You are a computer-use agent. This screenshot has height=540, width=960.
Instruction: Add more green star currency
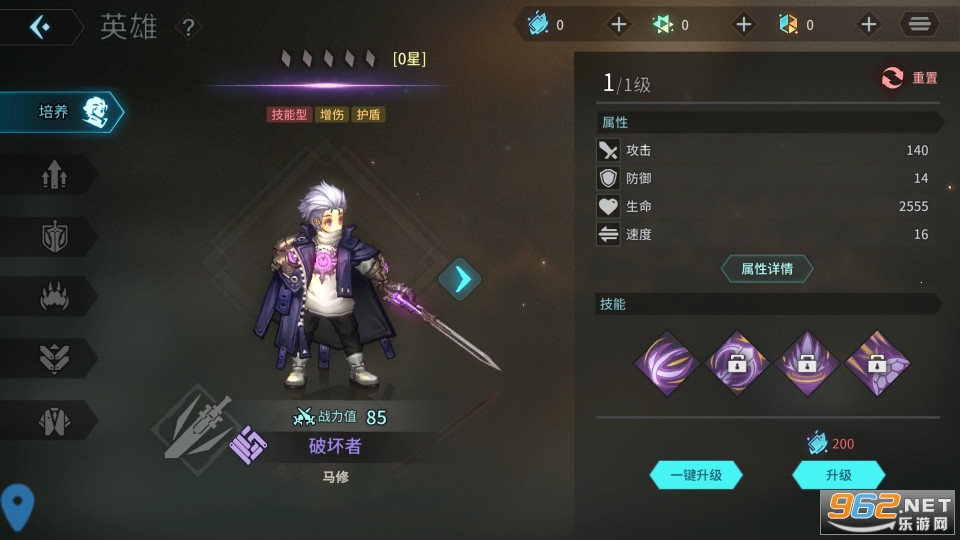point(744,25)
